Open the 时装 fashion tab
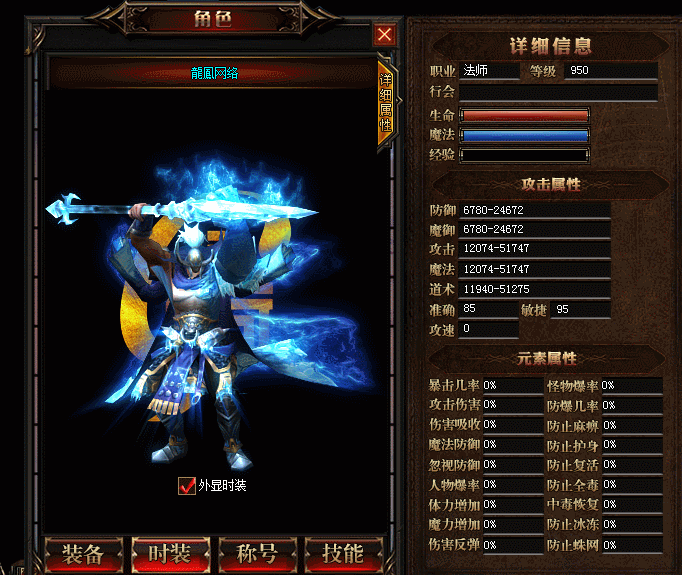 pos(170,554)
